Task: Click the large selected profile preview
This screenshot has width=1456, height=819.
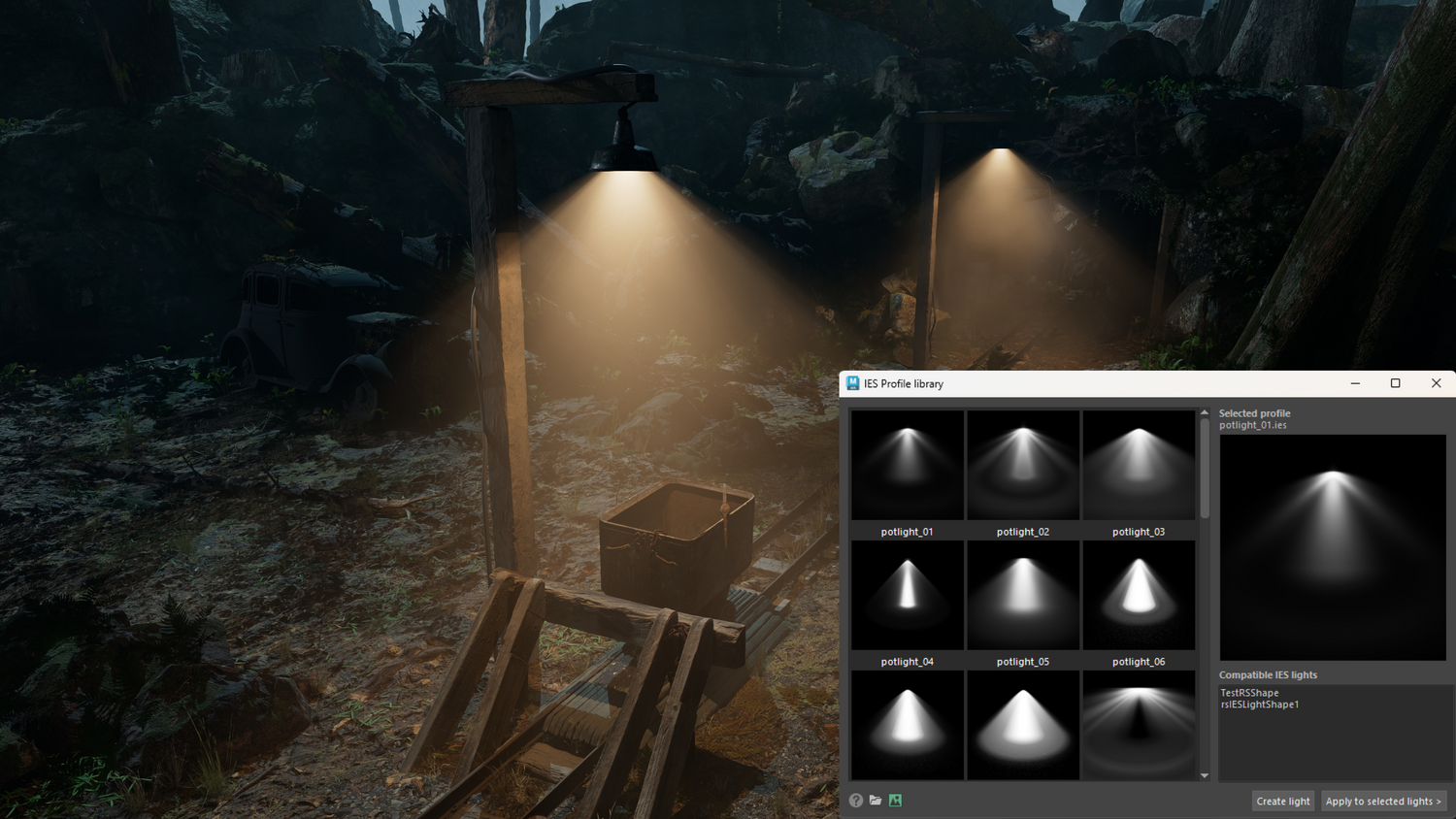Action: pos(1332,547)
